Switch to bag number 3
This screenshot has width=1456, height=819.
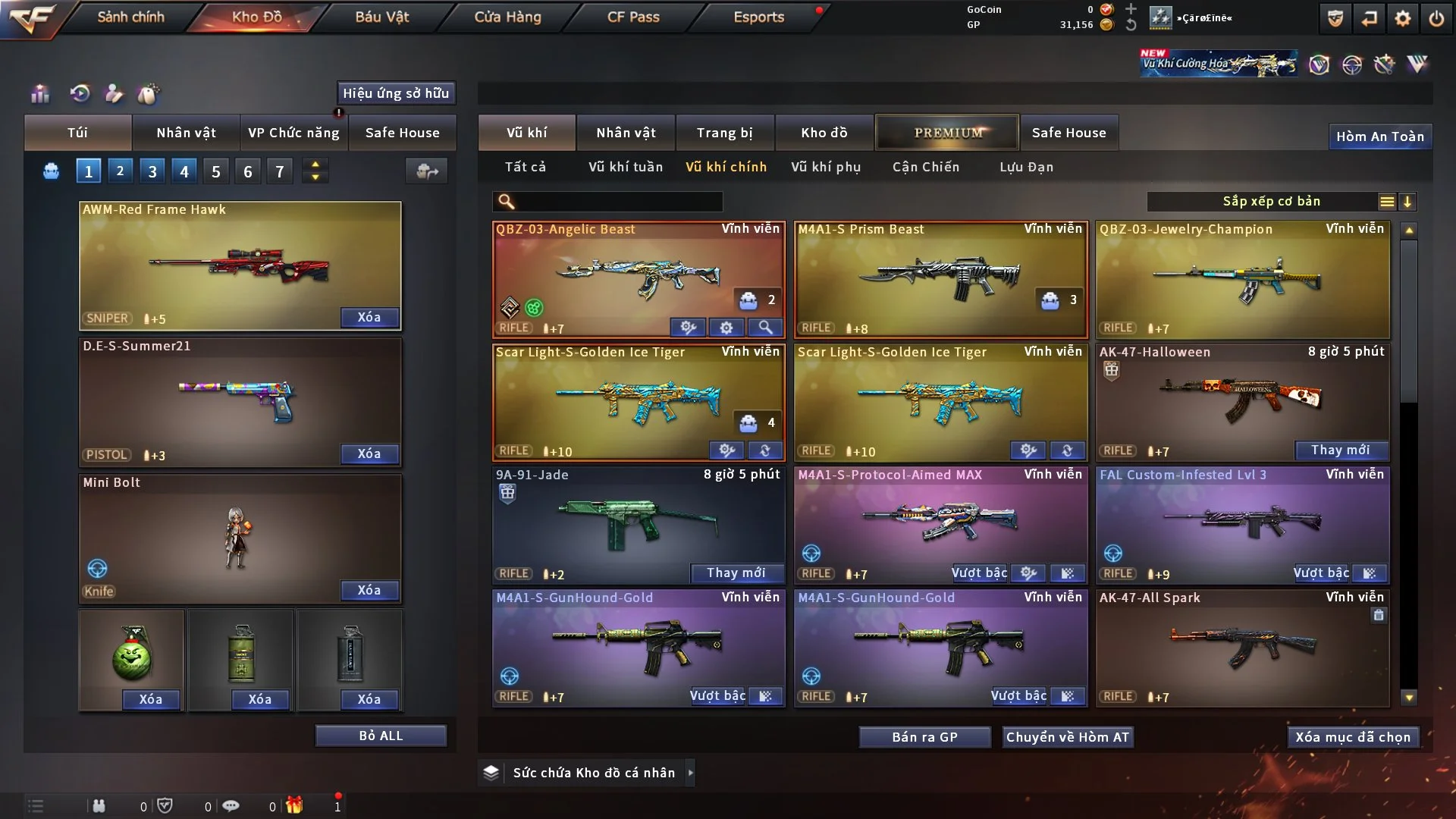pyautogui.click(x=152, y=171)
